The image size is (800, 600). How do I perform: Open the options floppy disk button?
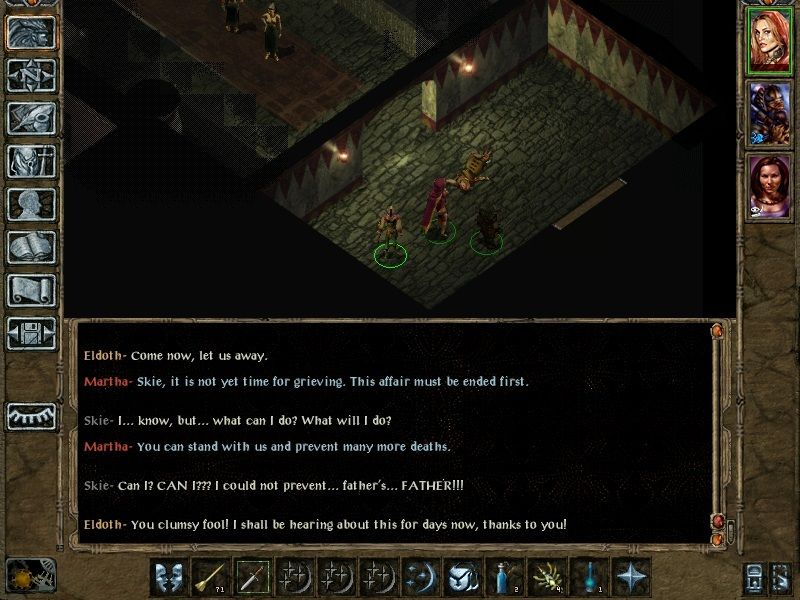[x=31, y=333]
